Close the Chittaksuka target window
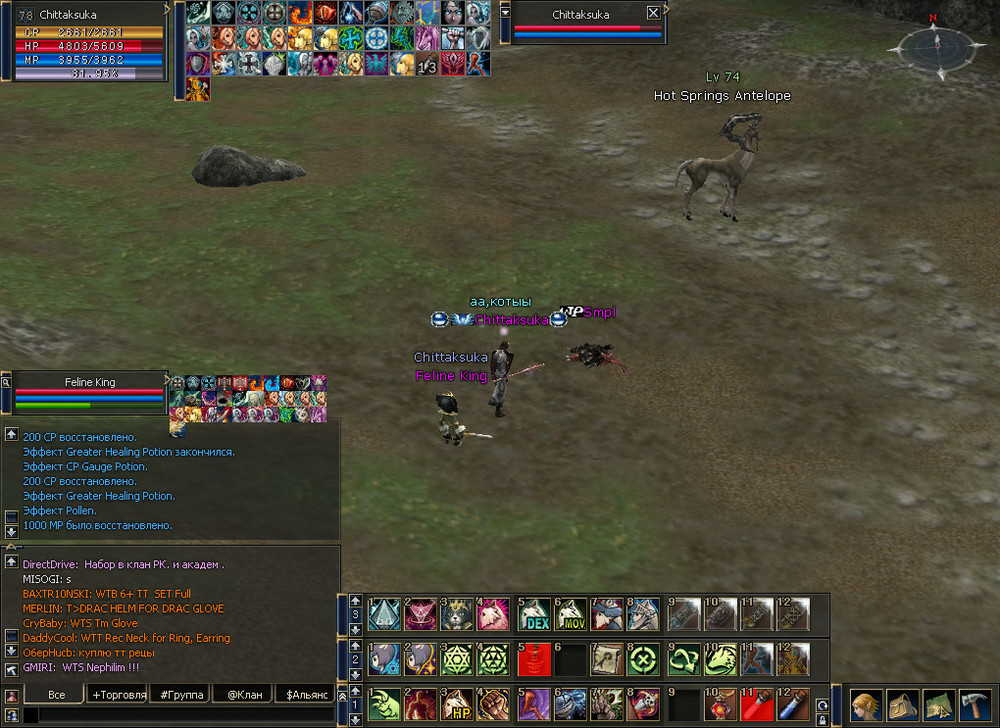 [653, 13]
